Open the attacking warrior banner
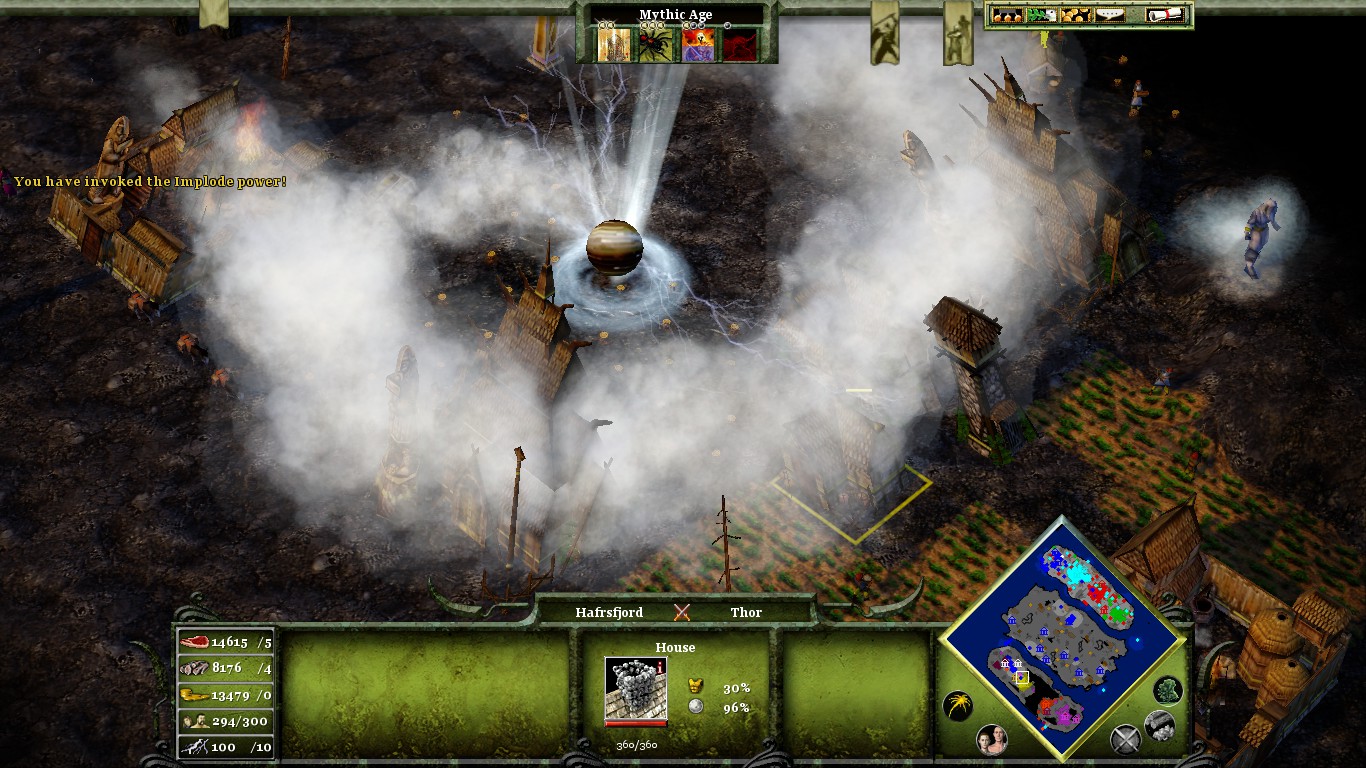 (x=884, y=35)
